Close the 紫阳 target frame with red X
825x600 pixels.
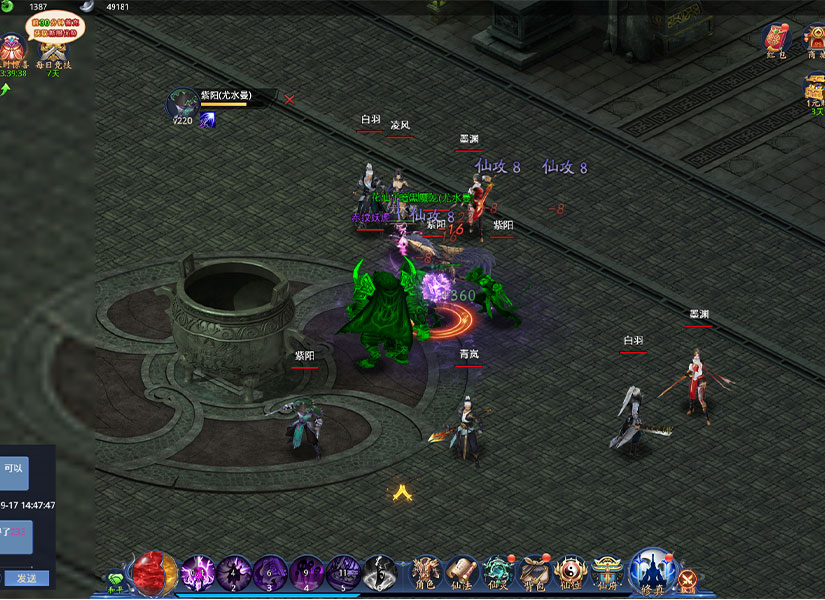(x=290, y=99)
